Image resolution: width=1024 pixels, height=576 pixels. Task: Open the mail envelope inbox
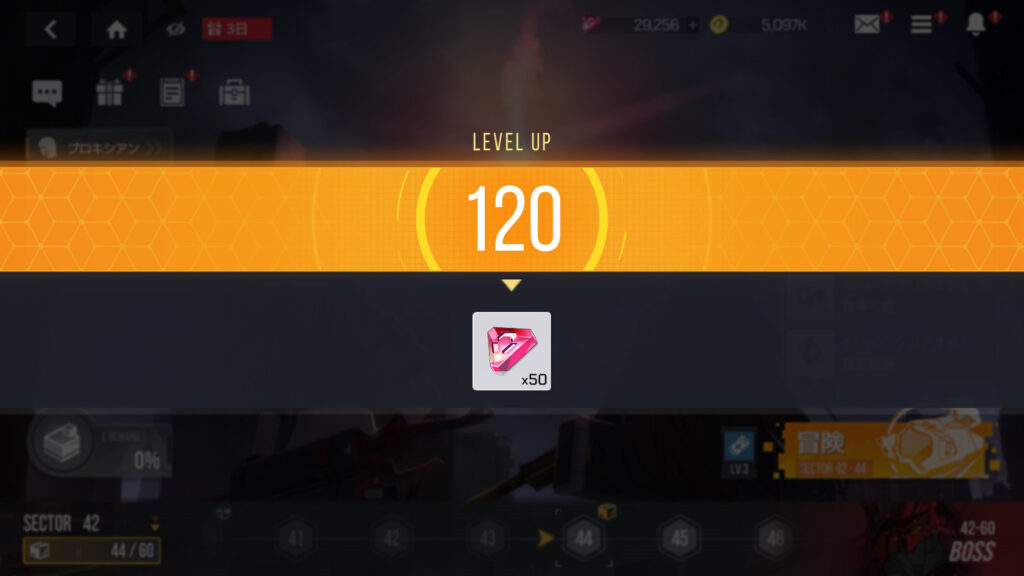[x=867, y=26]
